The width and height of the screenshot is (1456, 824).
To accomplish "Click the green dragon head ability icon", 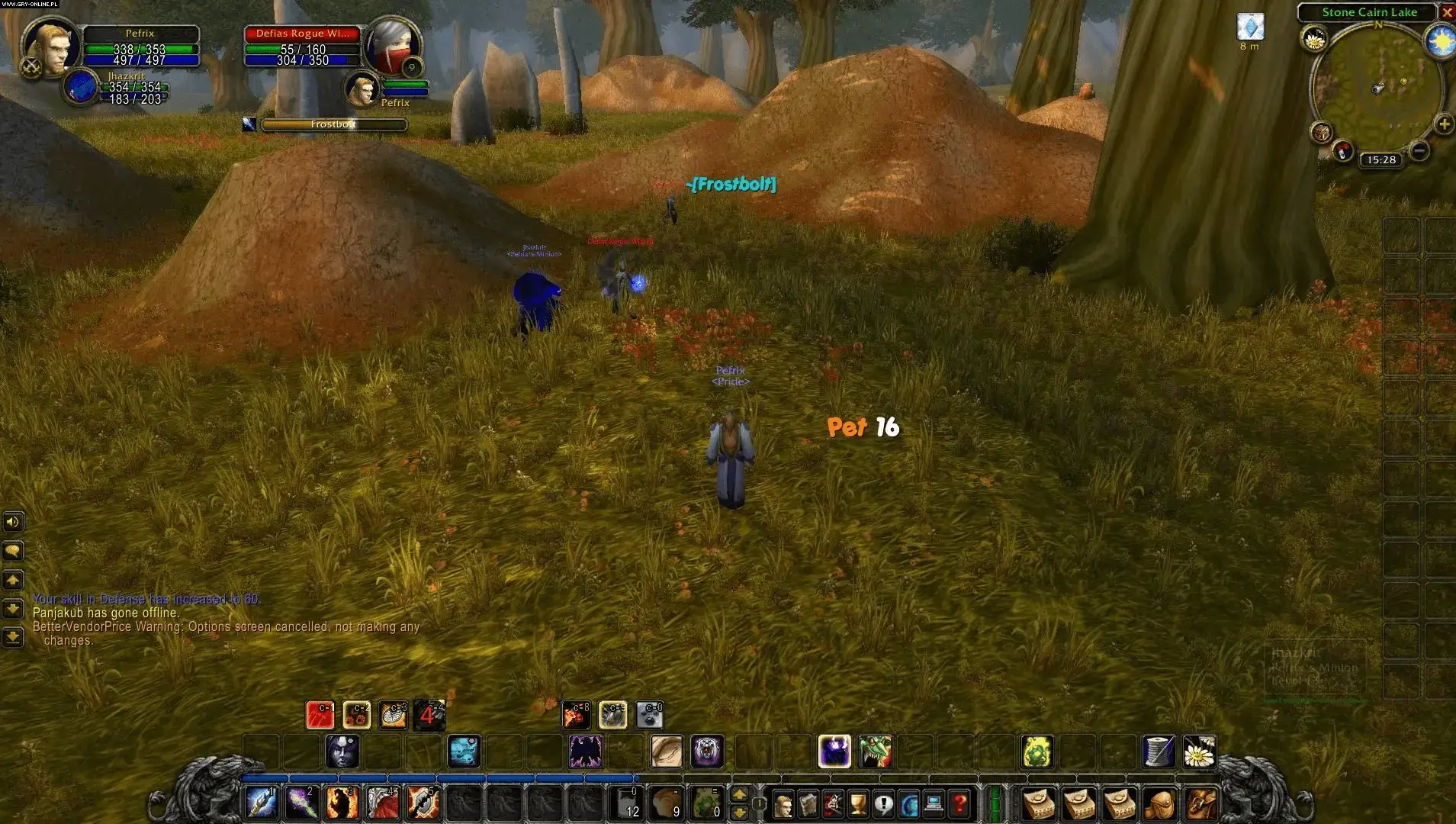I will coord(875,752).
